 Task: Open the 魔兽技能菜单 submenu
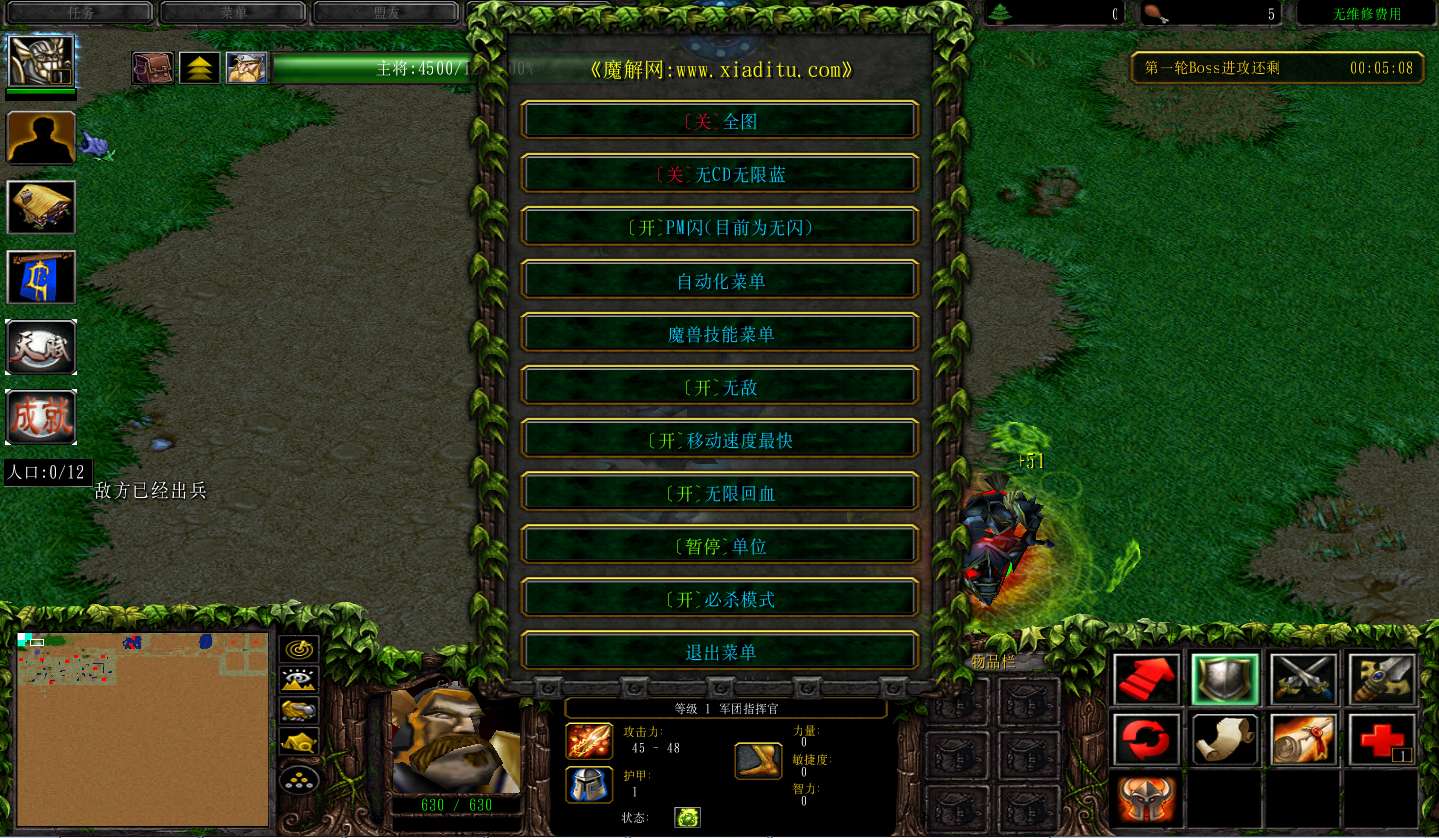[x=718, y=333]
